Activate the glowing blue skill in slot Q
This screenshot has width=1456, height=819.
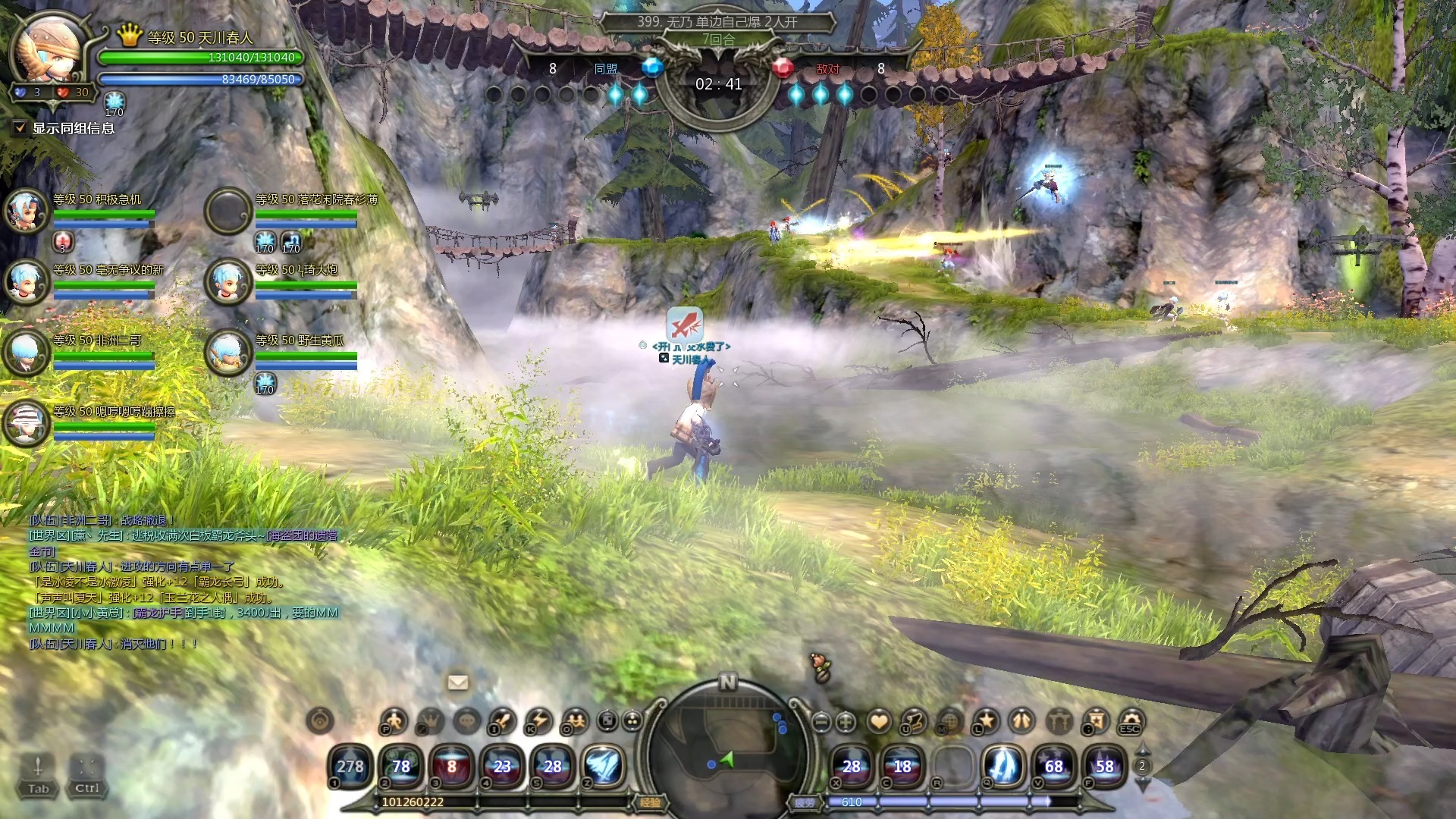point(1003,766)
